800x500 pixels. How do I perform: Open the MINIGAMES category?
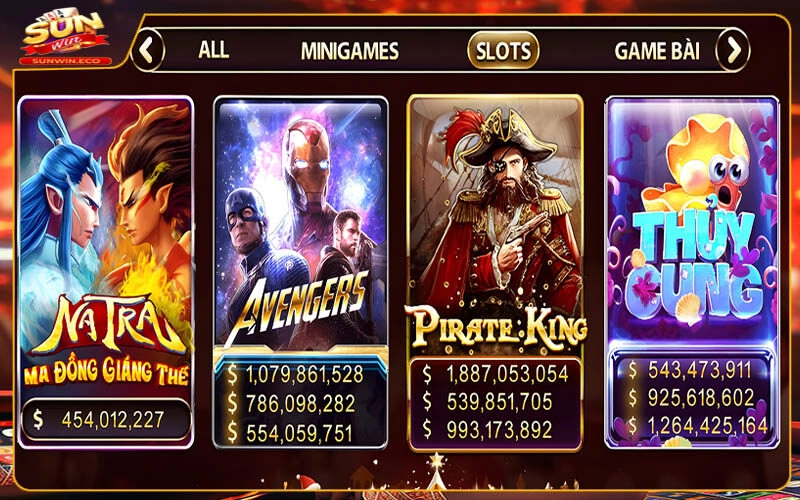coord(349,50)
